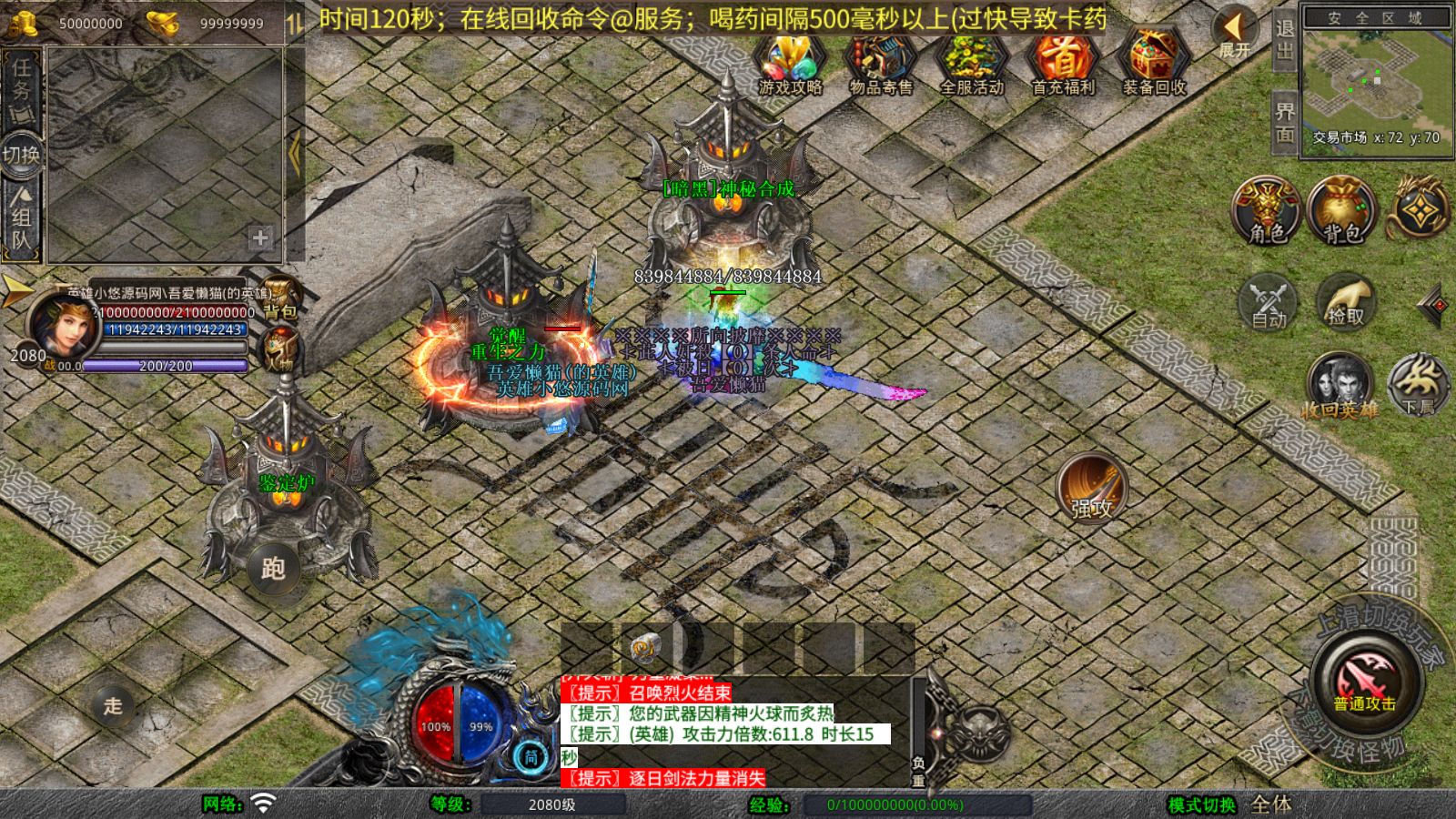Open the 游戏攻略 game guide icon
Image resolution: width=1456 pixels, height=819 pixels.
pyautogui.click(x=790, y=61)
